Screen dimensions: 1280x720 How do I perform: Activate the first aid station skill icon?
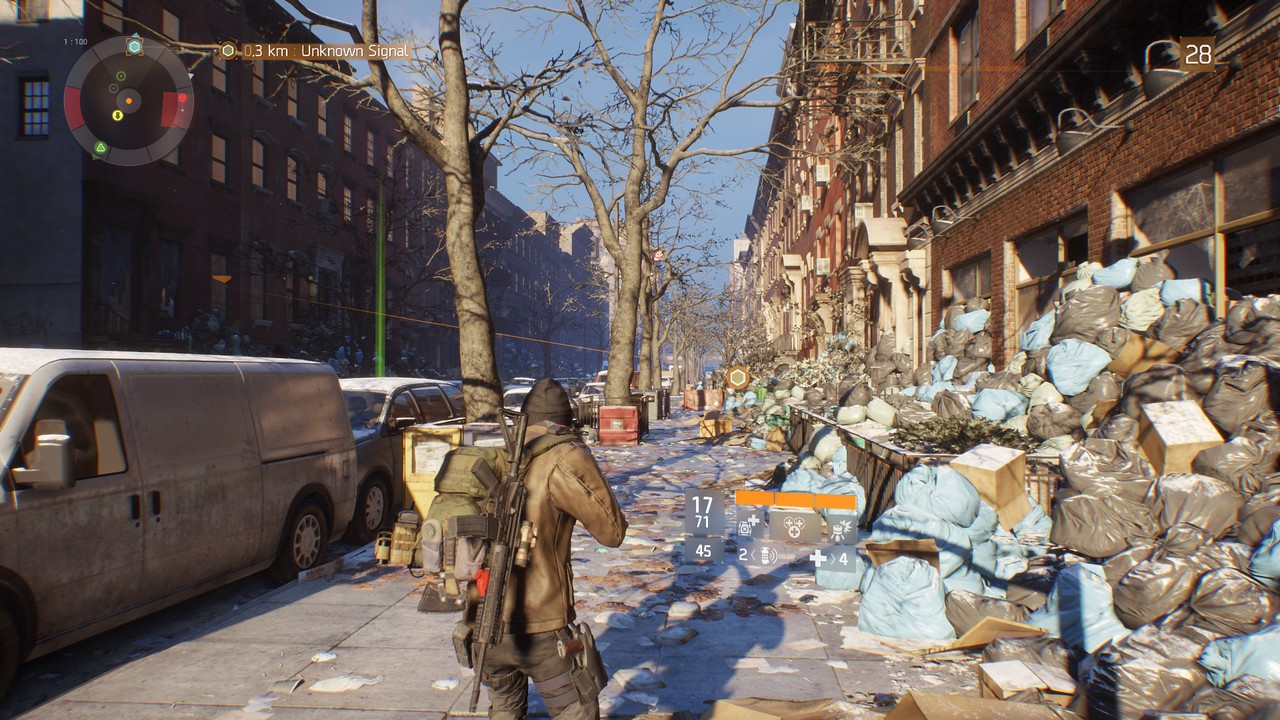point(750,524)
